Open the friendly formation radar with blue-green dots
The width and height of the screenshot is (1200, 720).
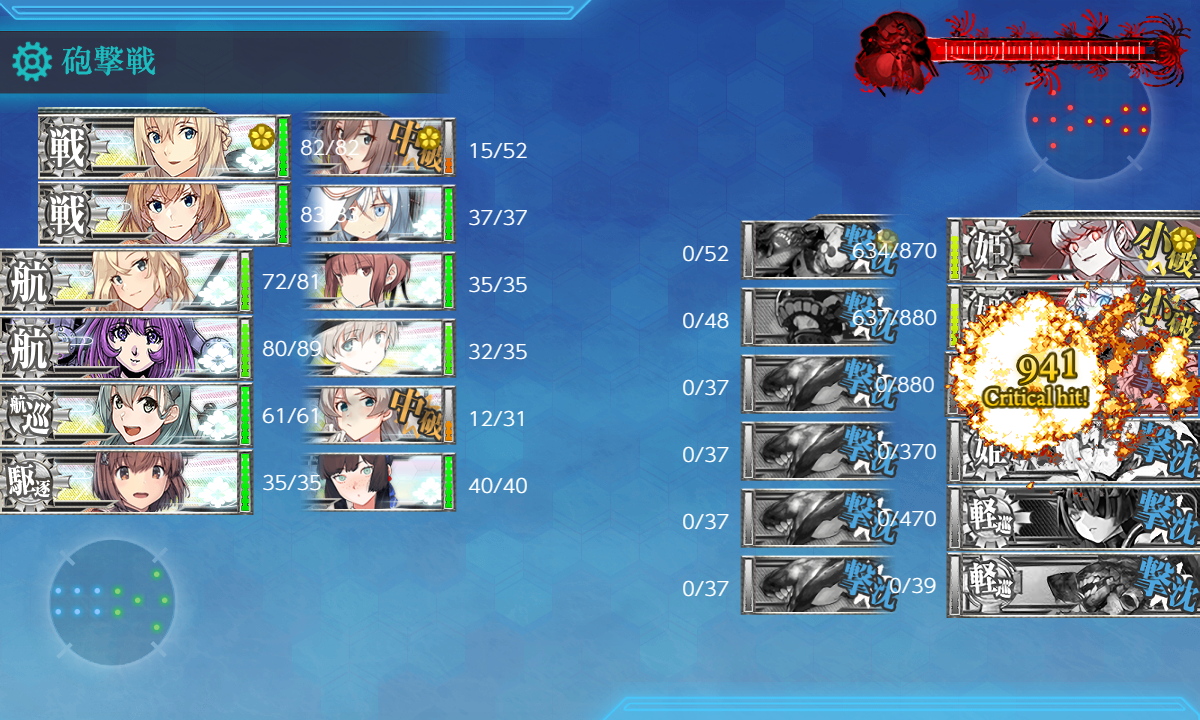click(111, 602)
